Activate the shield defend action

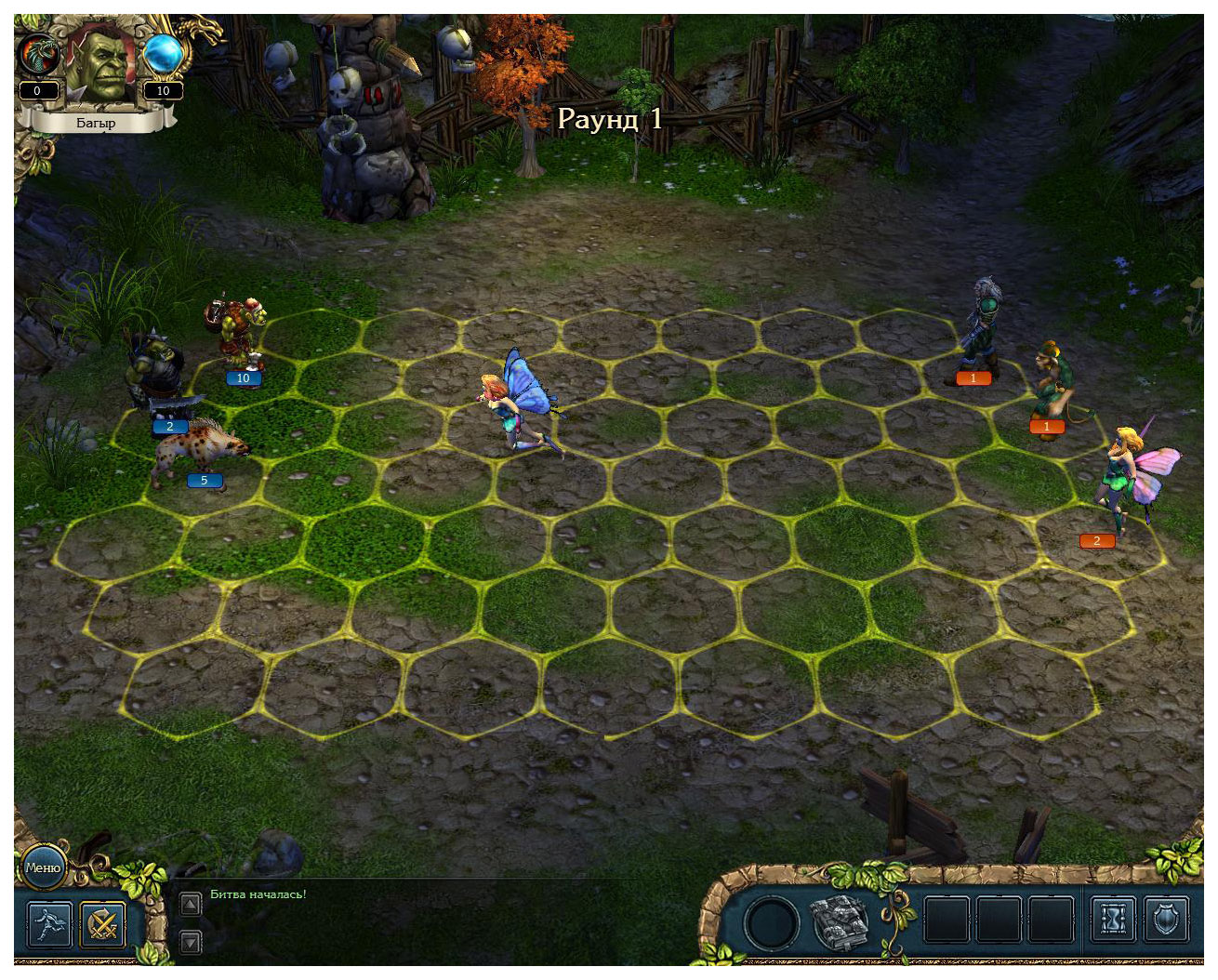(1165, 920)
